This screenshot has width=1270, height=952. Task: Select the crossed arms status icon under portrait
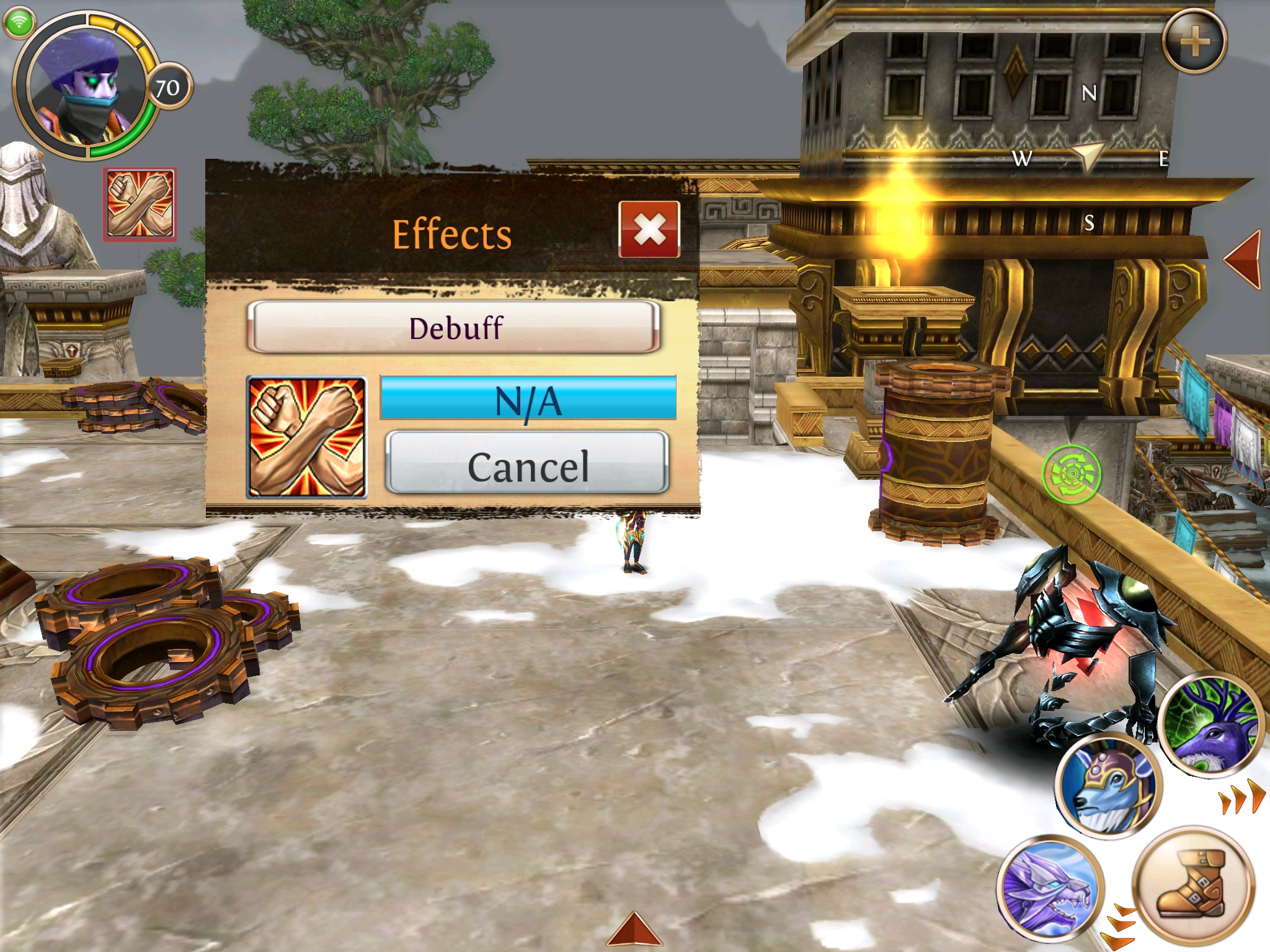140,205
